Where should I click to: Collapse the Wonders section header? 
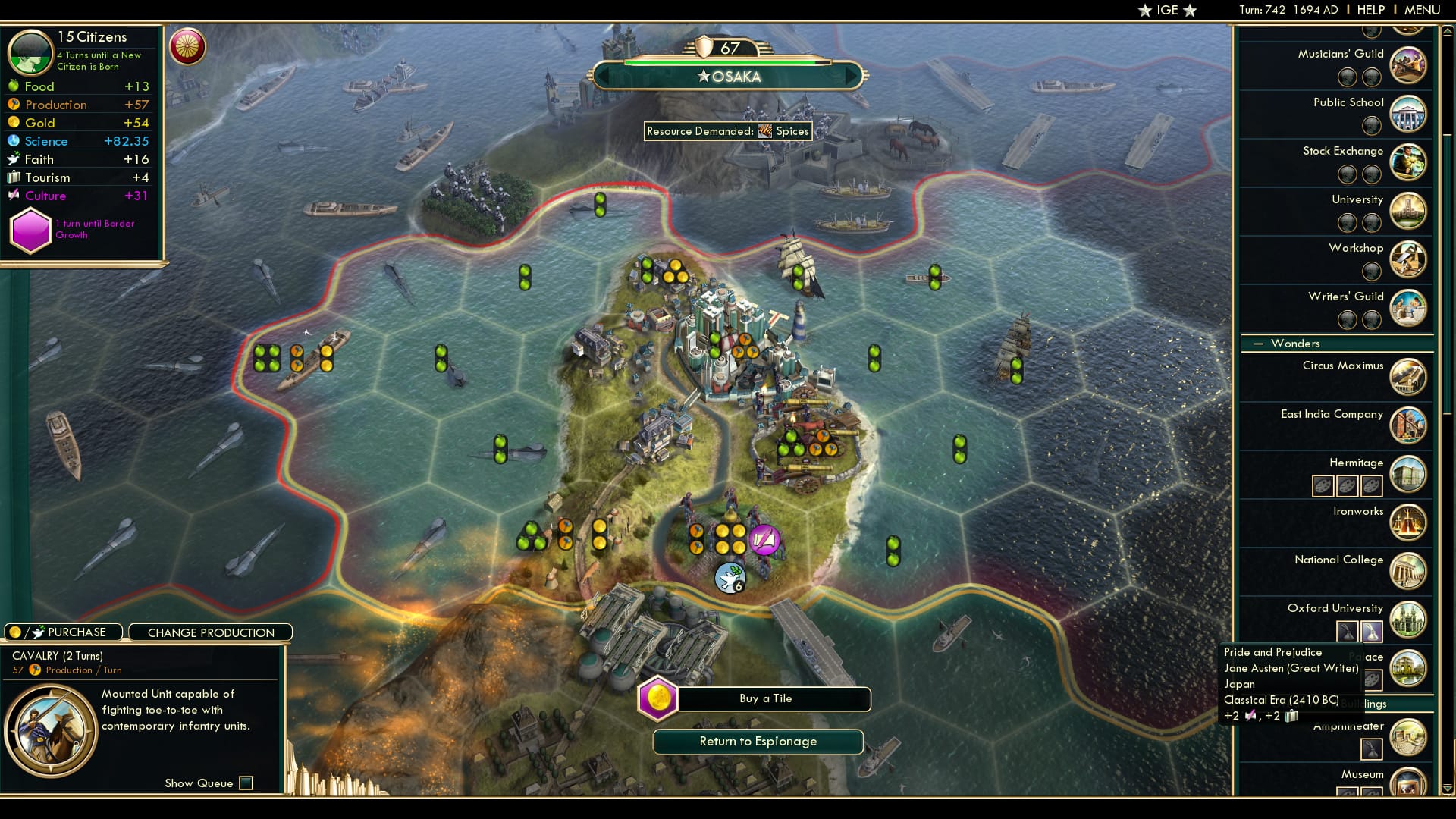click(1258, 343)
